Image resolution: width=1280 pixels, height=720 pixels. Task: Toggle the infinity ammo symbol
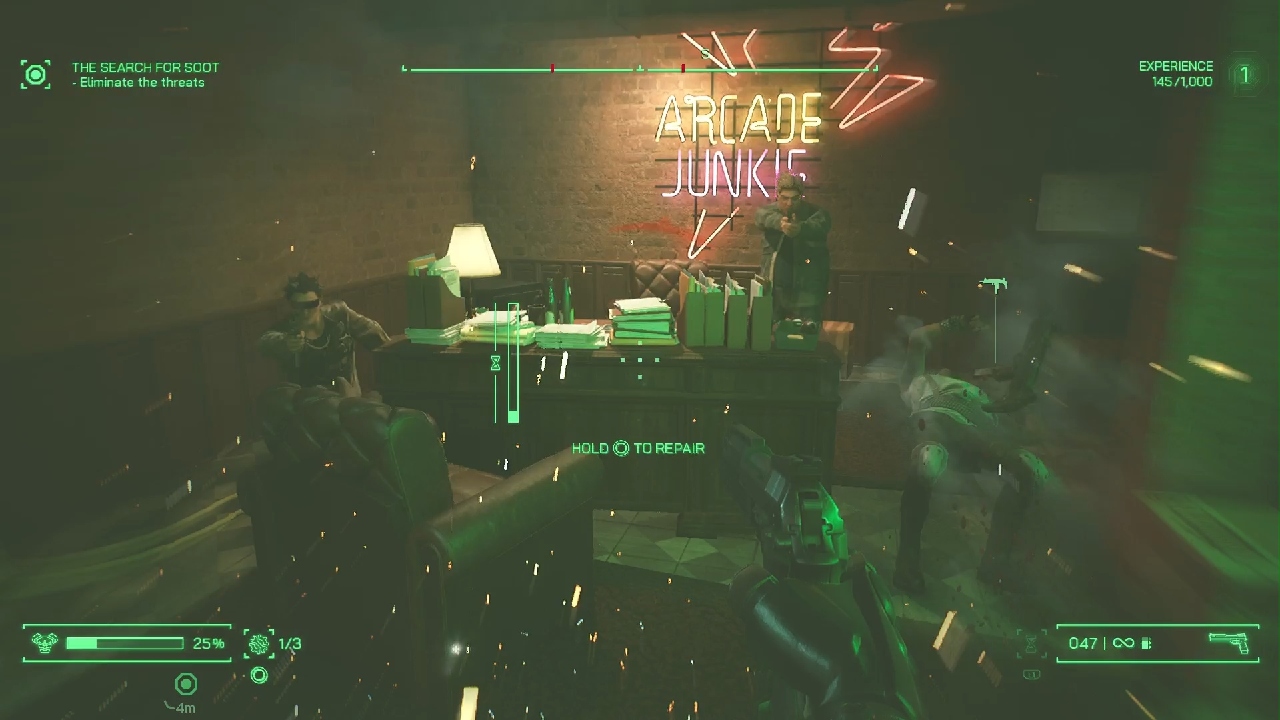point(1123,643)
